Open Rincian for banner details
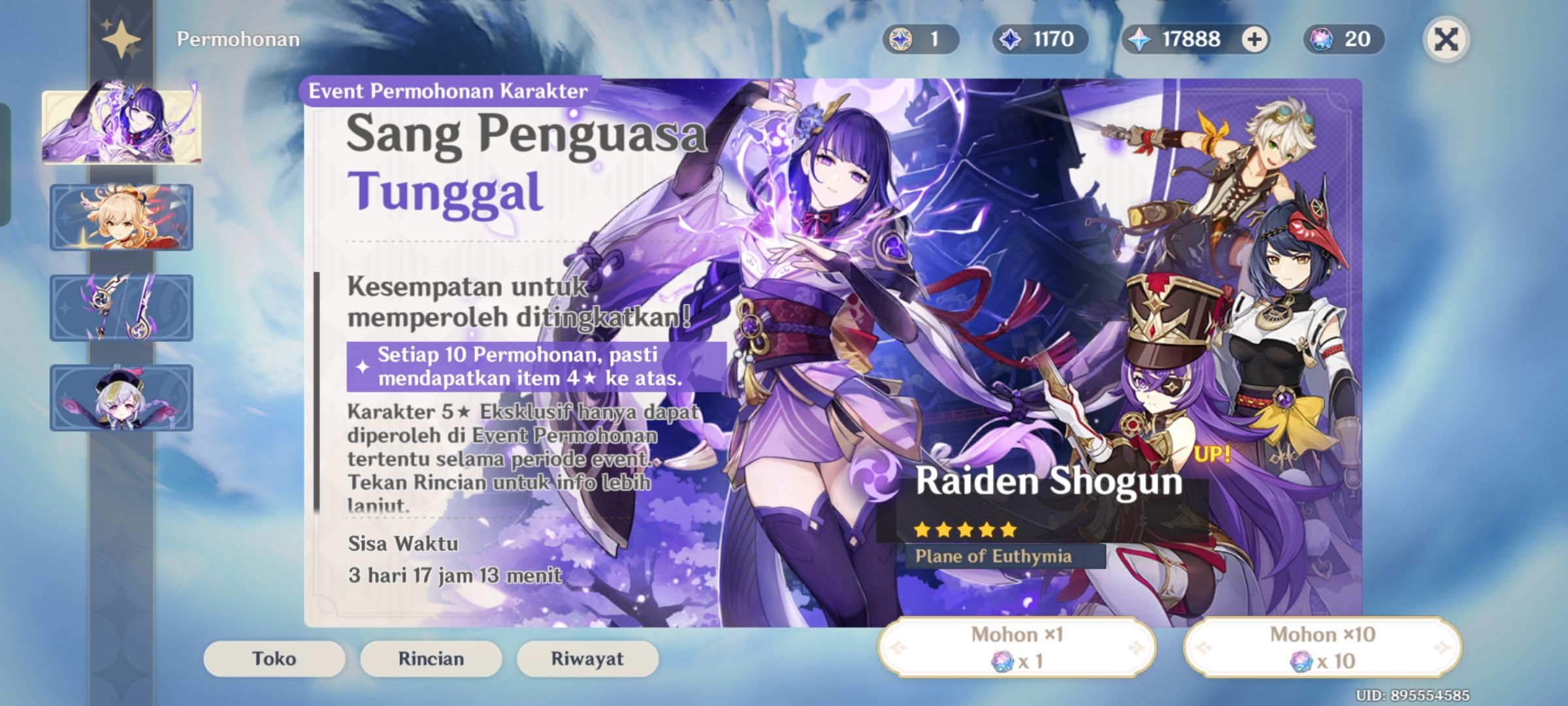The width and height of the screenshot is (1568, 706). pos(430,659)
